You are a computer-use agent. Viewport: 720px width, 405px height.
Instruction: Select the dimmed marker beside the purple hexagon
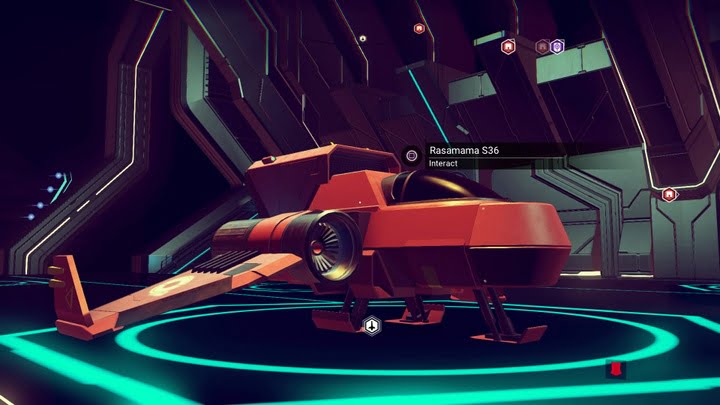pyautogui.click(x=542, y=46)
